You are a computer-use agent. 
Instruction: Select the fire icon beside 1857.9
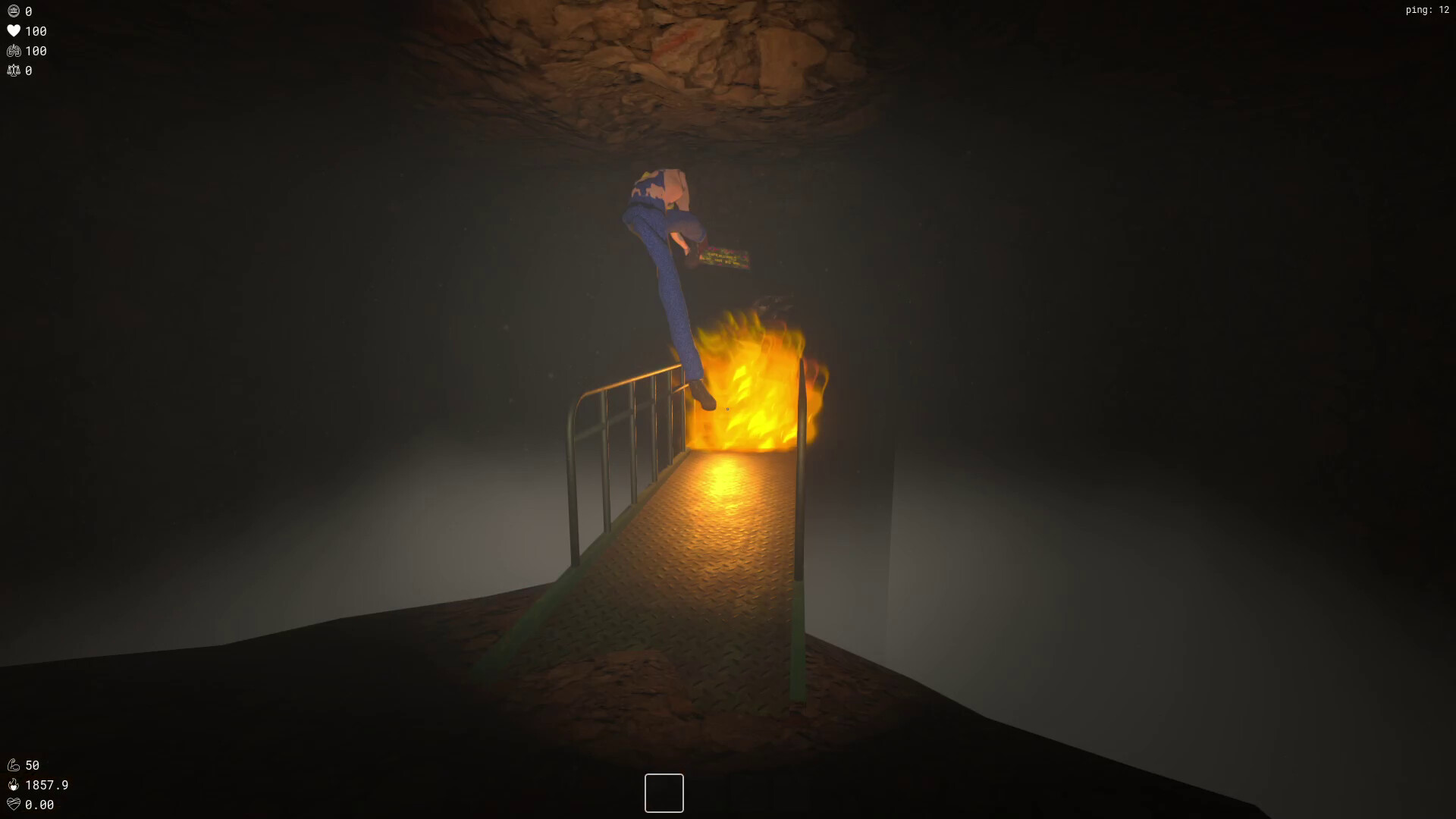tap(14, 786)
